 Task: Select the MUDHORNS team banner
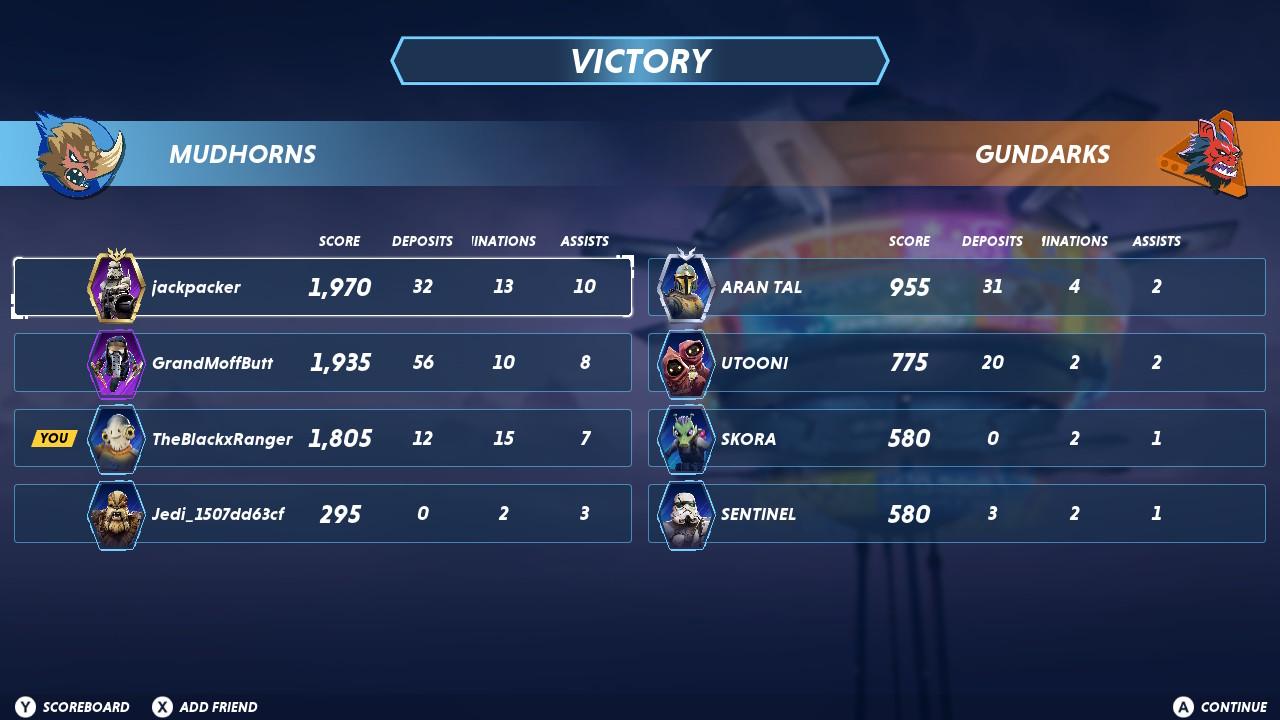coord(242,154)
